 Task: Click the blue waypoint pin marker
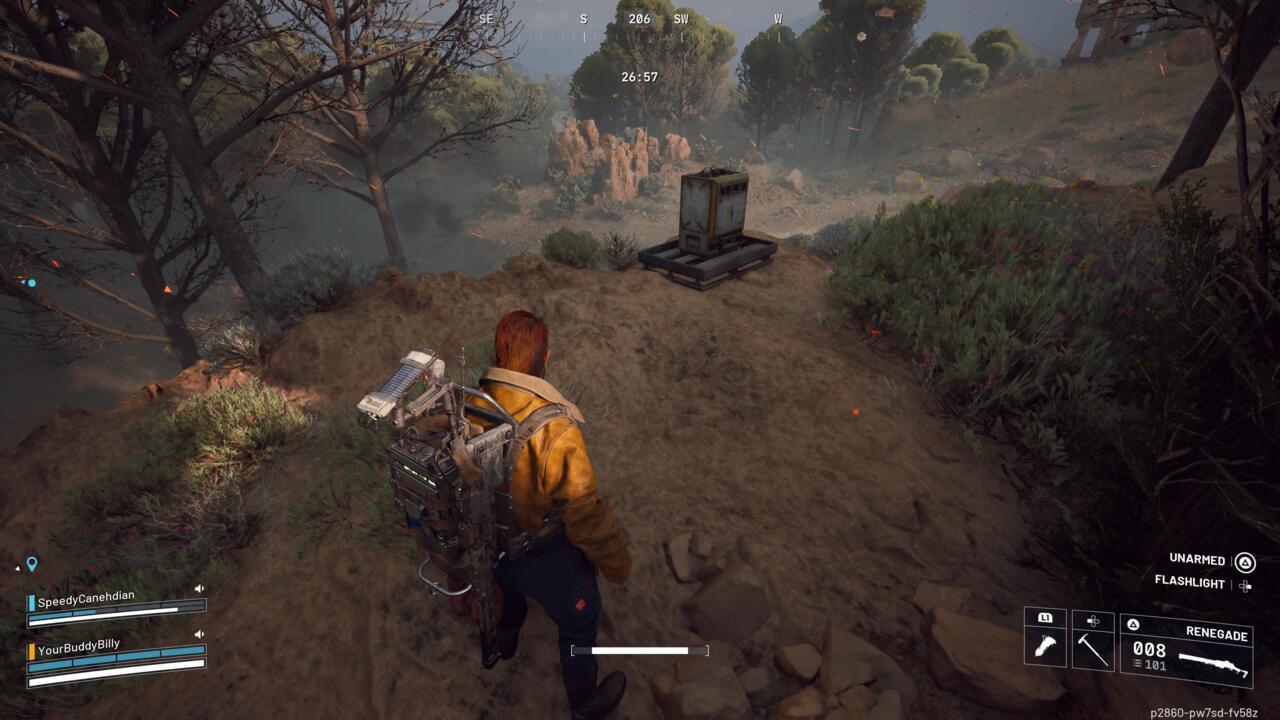pyautogui.click(x=32, y=563)
